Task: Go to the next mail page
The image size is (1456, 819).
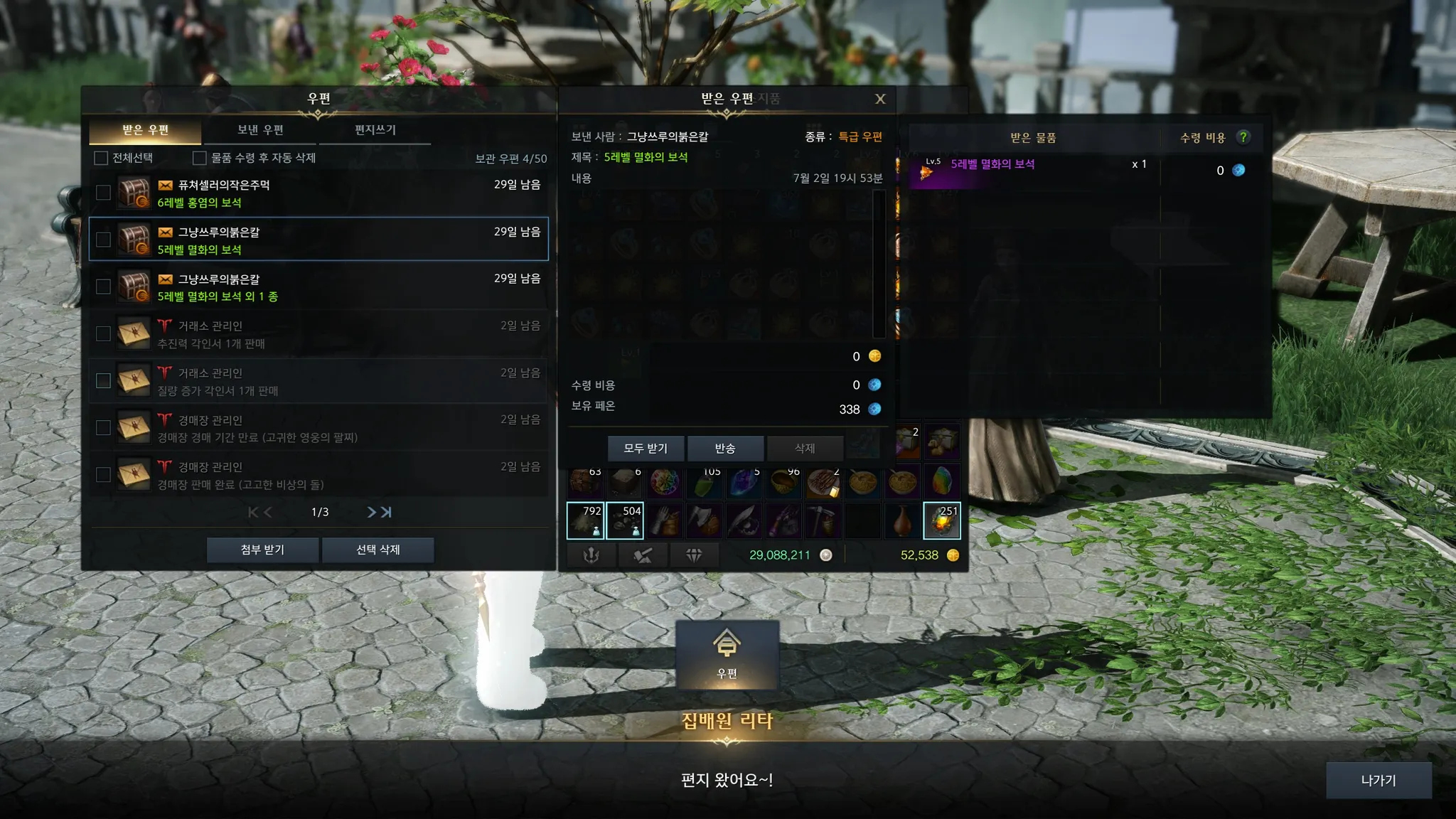Action: (371, 512)
